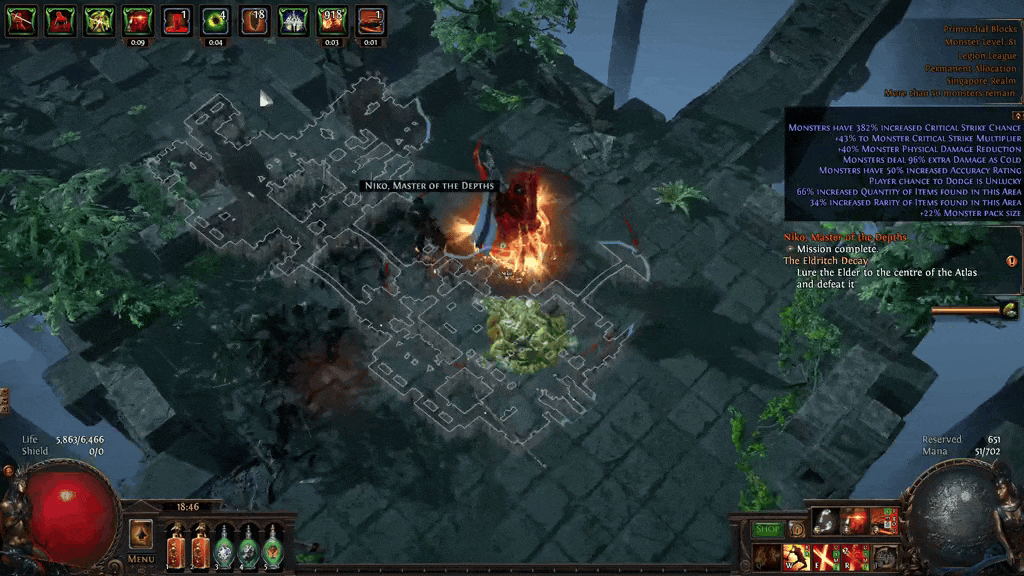Open the in-game Shop
1024x576 pixels.
[x=767, y=528]
